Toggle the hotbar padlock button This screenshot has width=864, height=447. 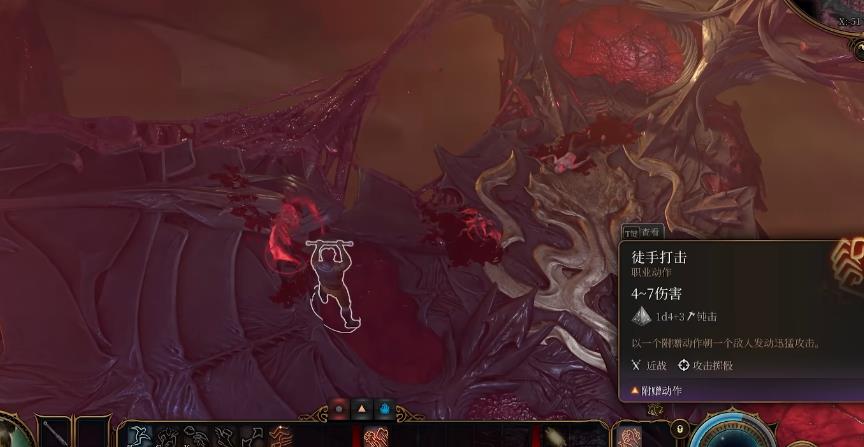680,429
